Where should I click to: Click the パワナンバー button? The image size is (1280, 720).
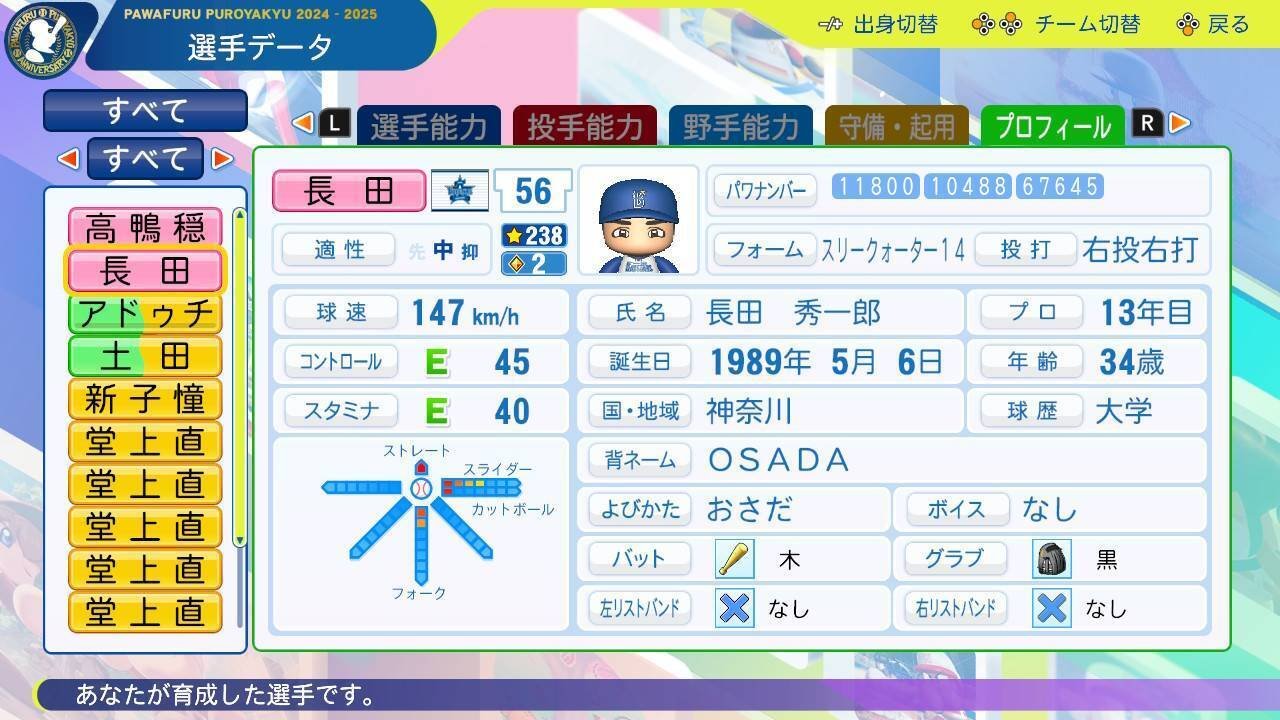tap(764, 188)
